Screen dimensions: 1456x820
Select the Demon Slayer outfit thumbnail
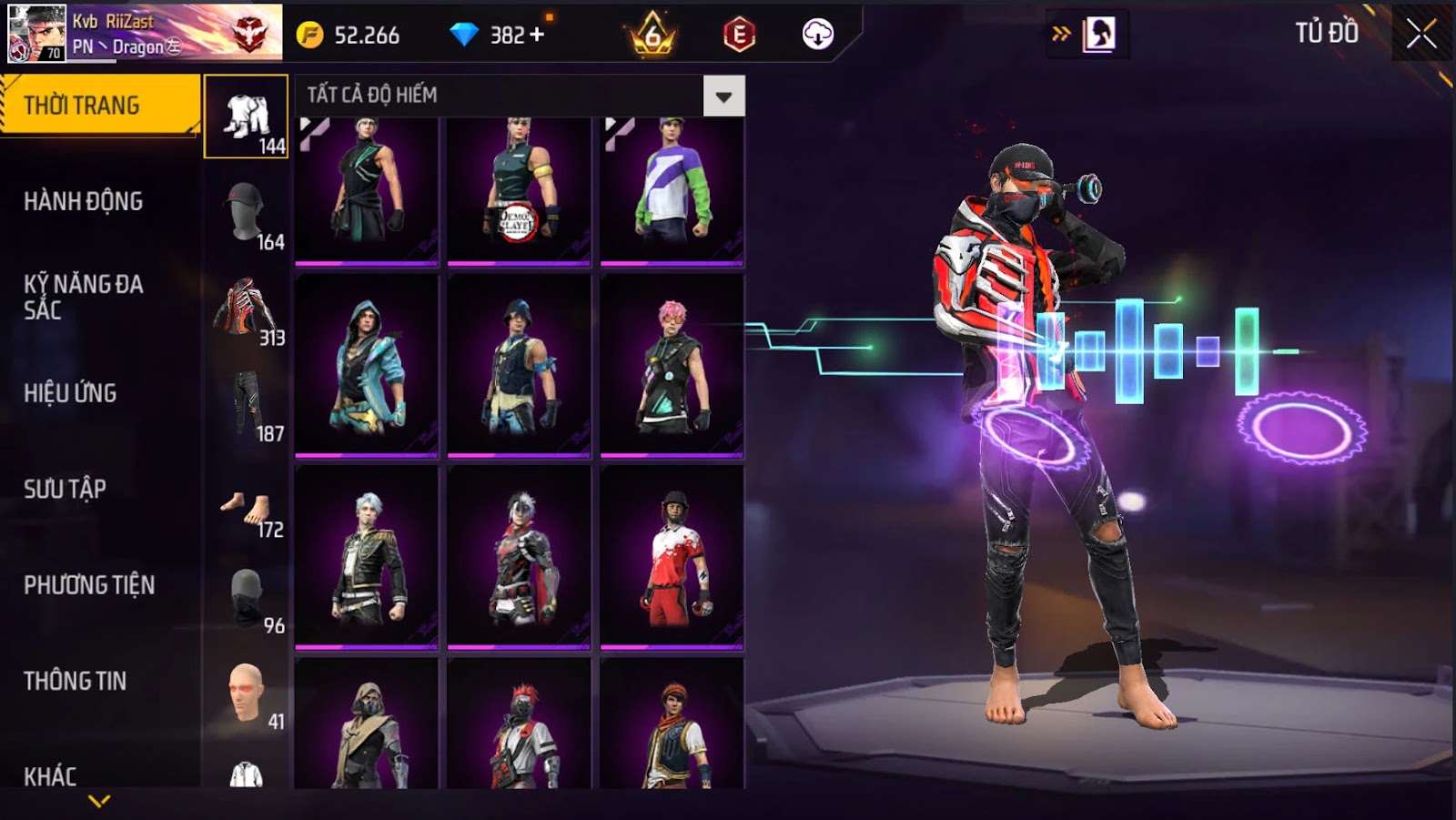tap(519, 190)
